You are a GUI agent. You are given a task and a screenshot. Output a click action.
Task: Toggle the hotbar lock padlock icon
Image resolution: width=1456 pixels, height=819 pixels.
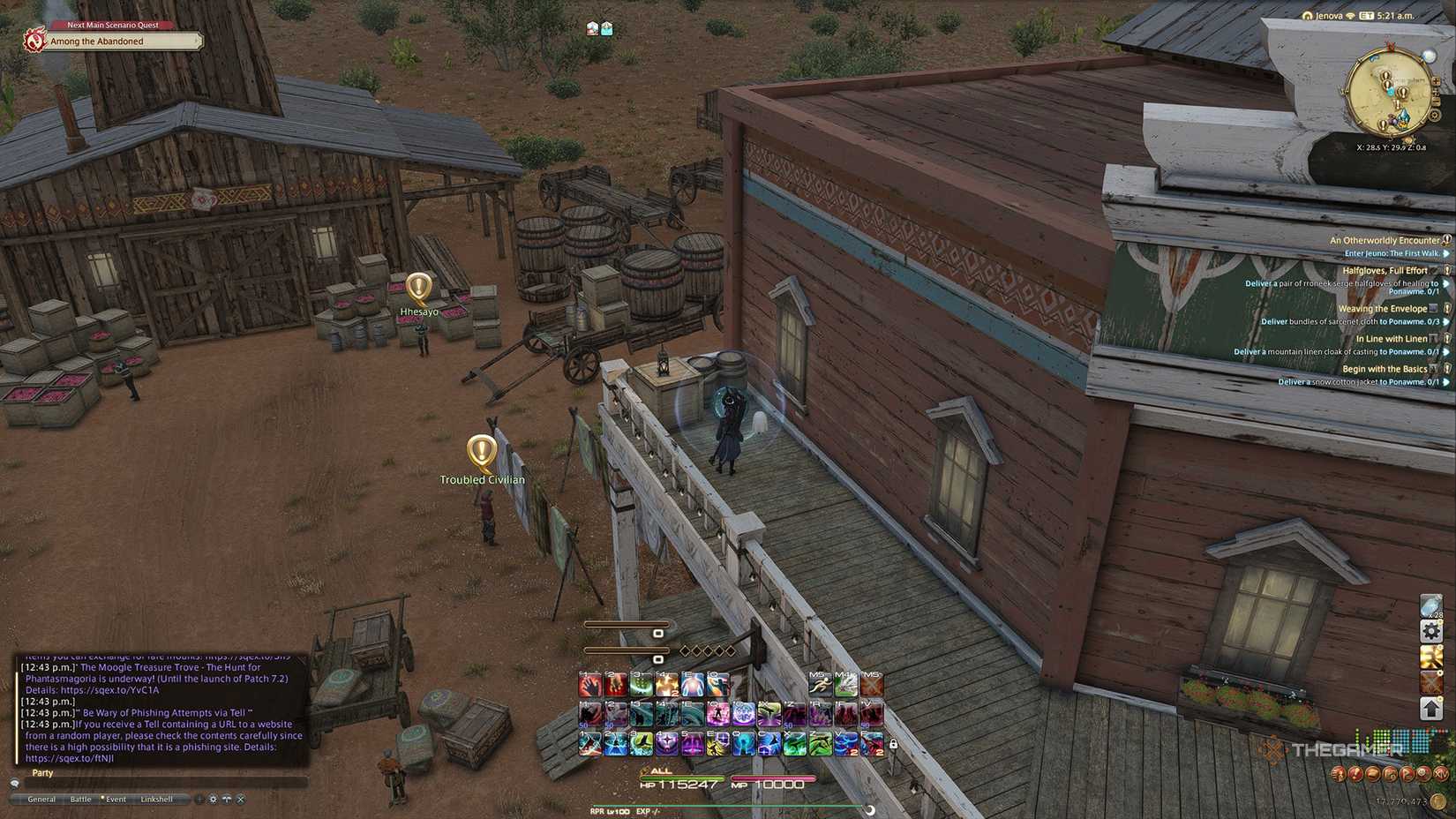(893, 745)
